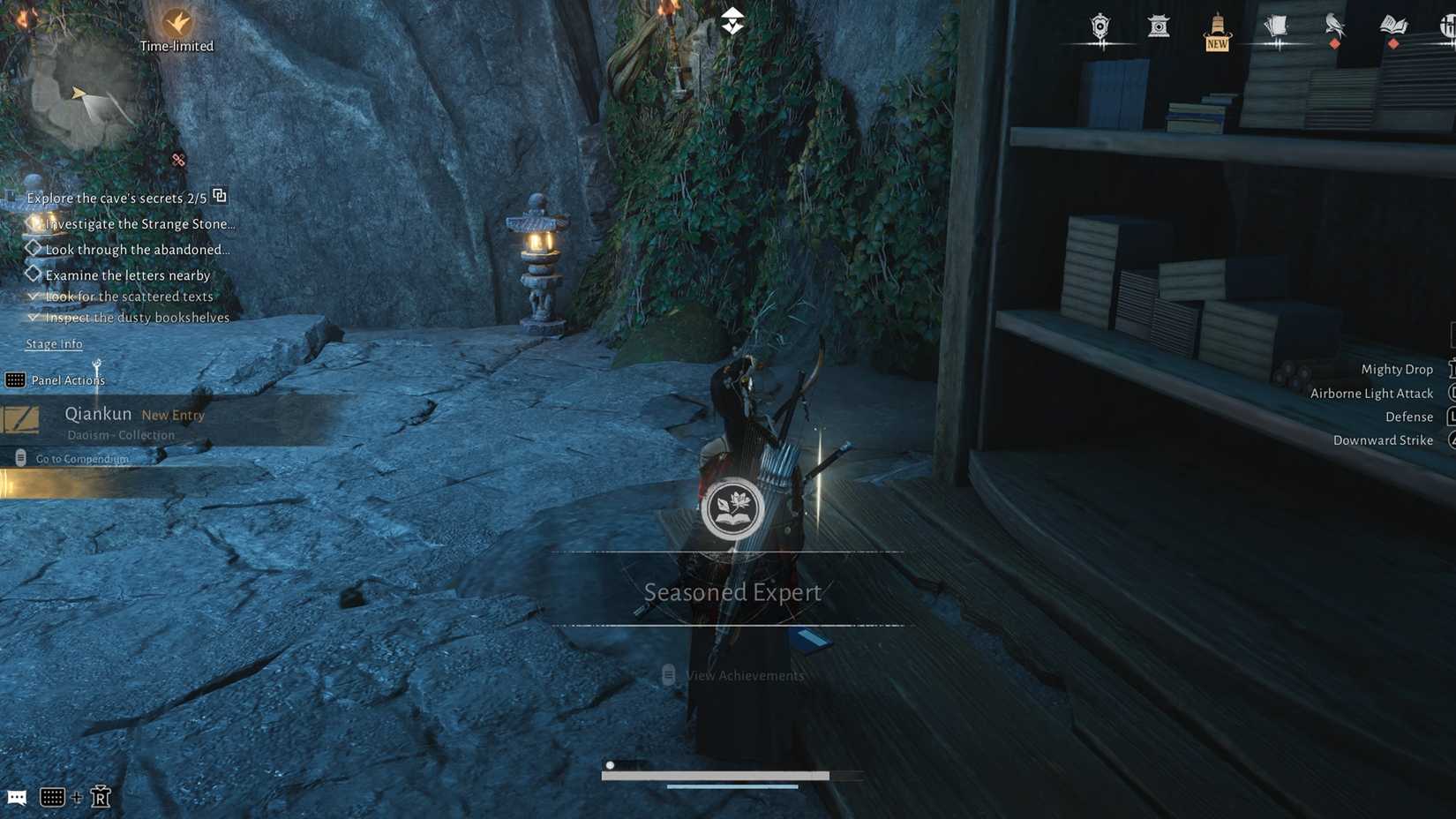Click the gyroscope R icon at bottom left

tap(100, 796)
